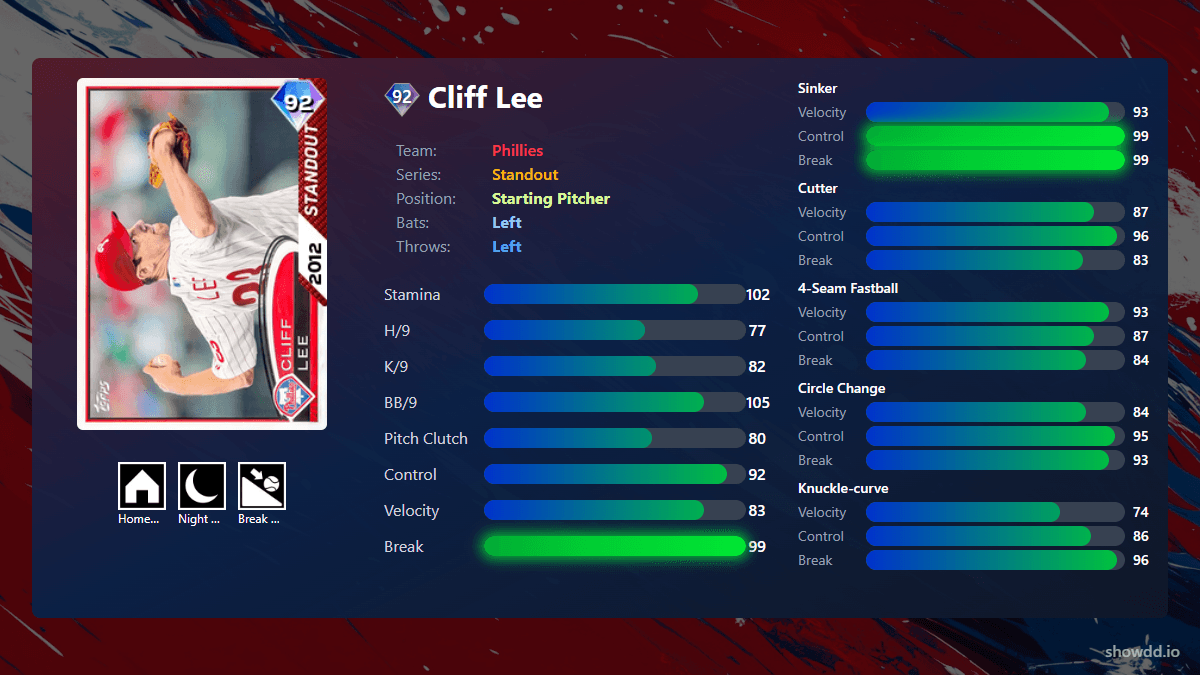The width and height of the screenshot is (1200, 675).
Task: Click the house-shaped Home quirk icon
Action: [x=142, y=486]
